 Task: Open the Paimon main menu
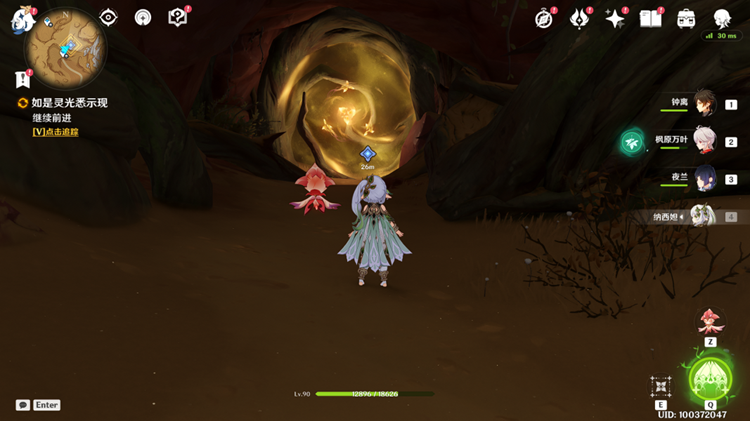[22, 20]
